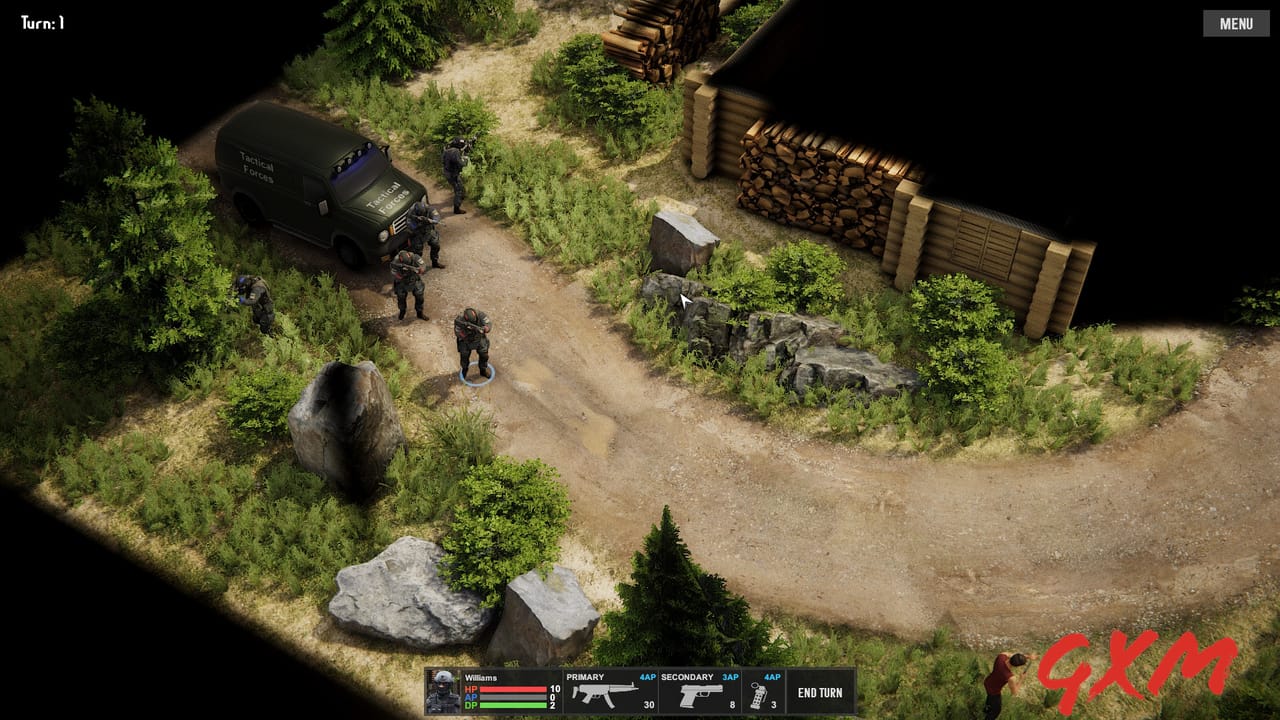Screen dimensions: 1280x720
Task: Click the green DP bar
Action: [514, 705]
